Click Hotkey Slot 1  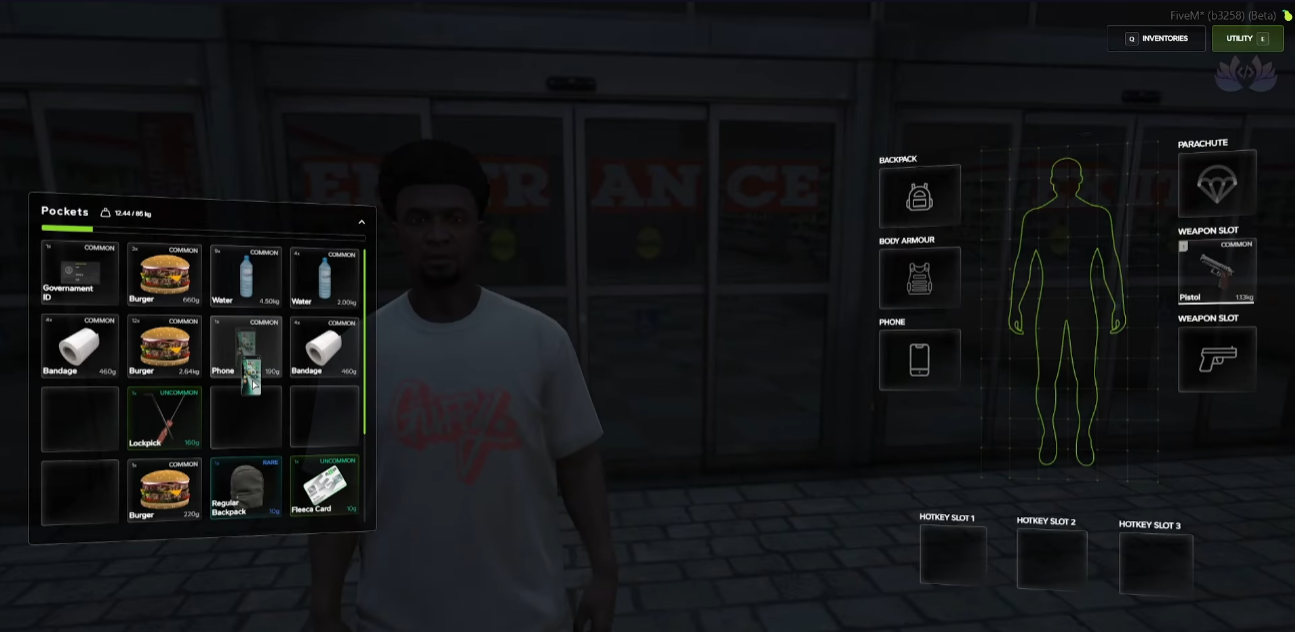coord(952,555)
